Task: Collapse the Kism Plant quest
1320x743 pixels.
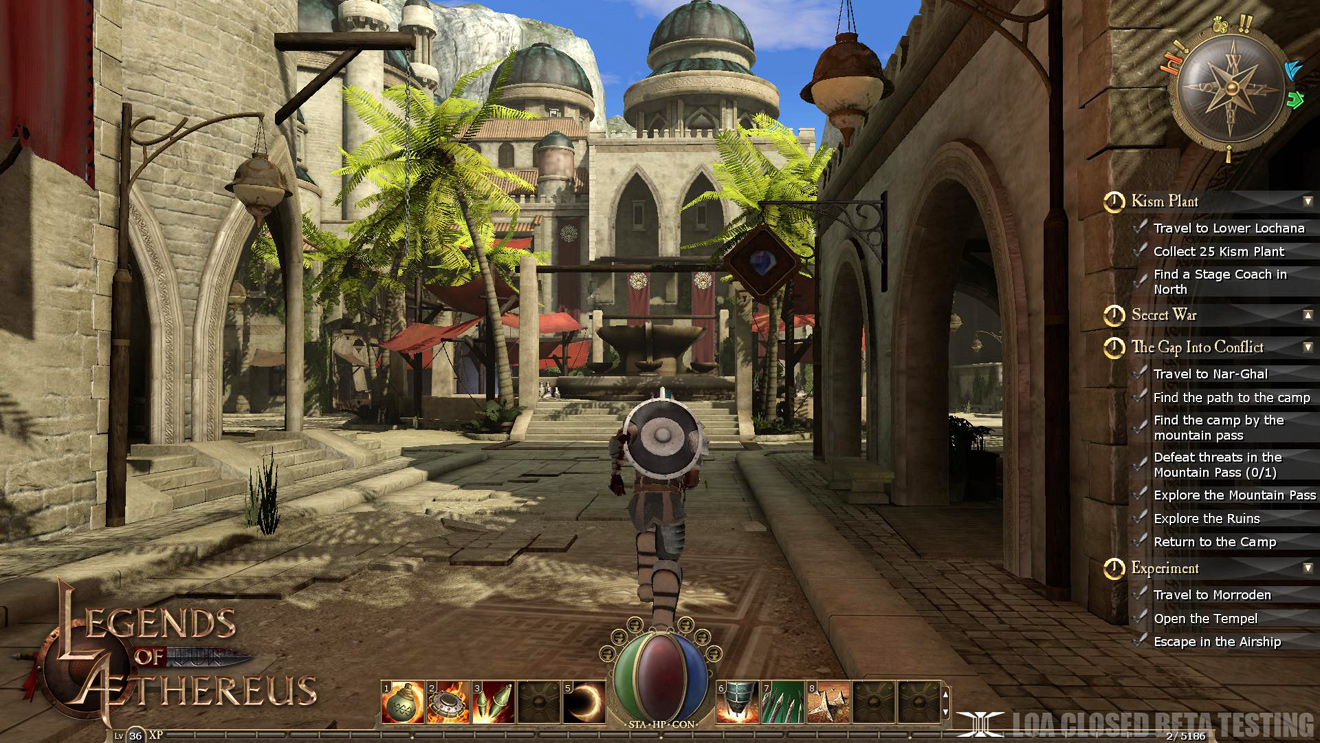Action: (x=1307, y=202)
